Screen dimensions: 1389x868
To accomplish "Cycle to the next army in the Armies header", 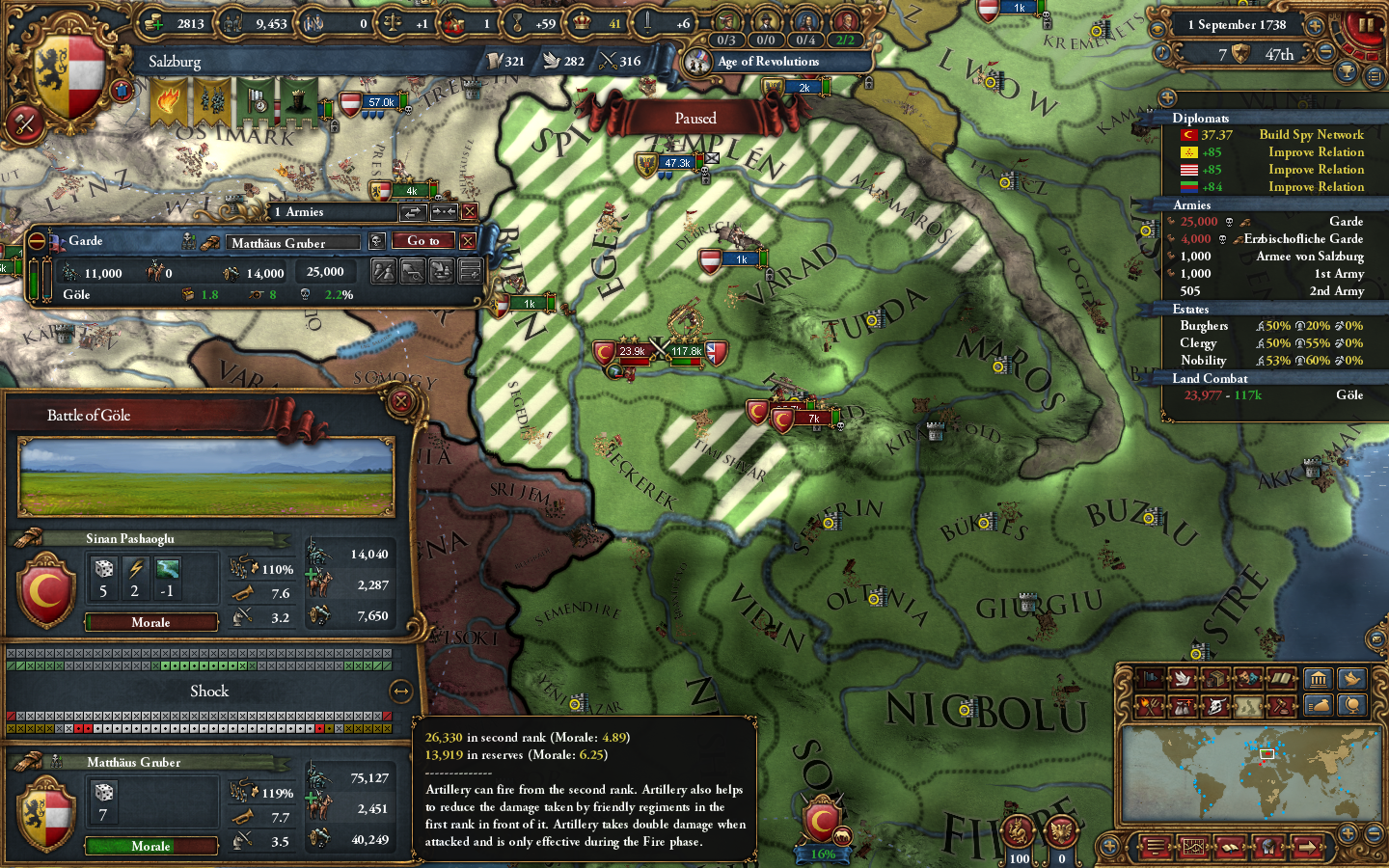I will tap(412, 212).
